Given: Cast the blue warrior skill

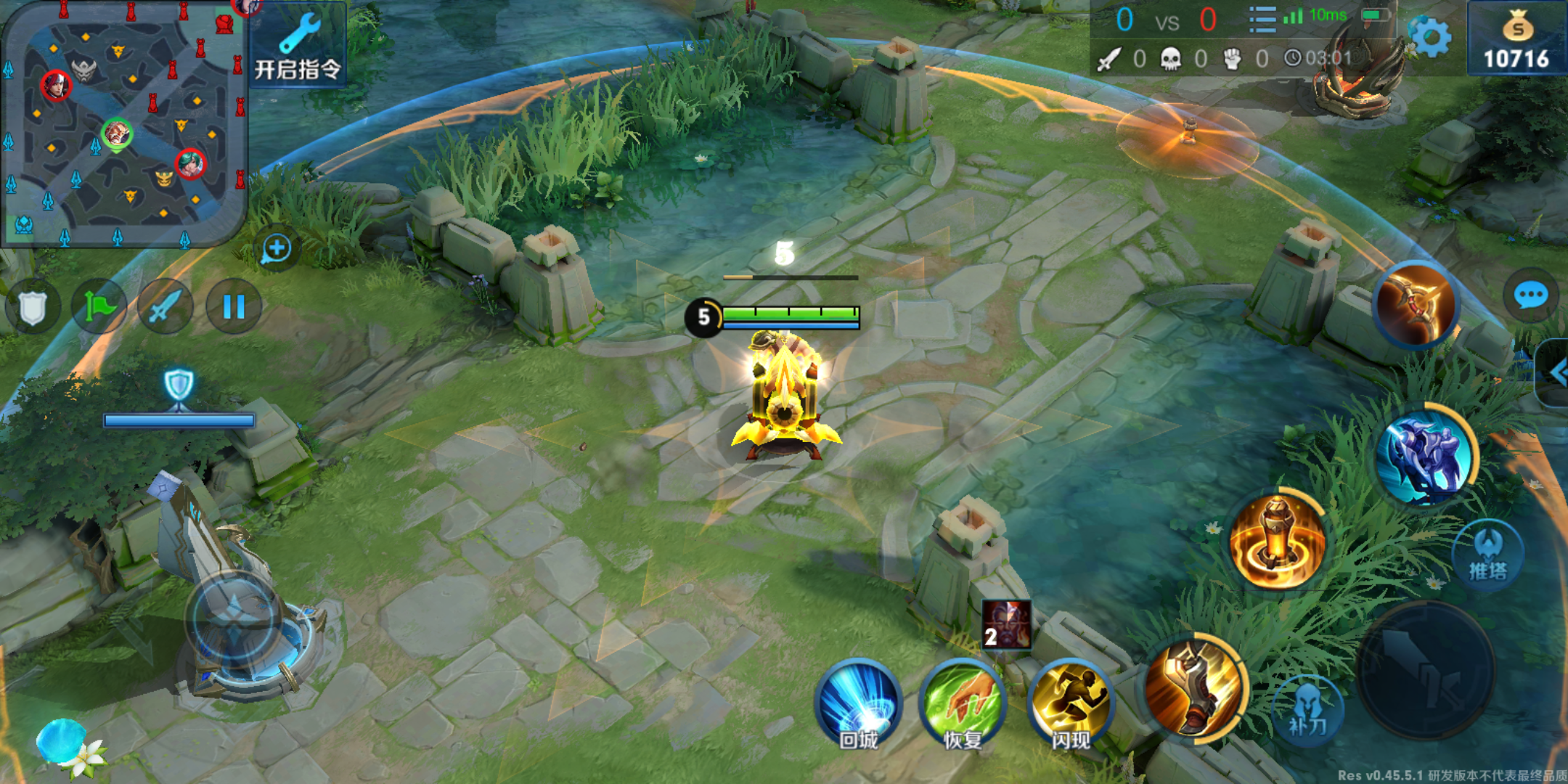Looking at the screenshot, I should tap(1425, 457).
